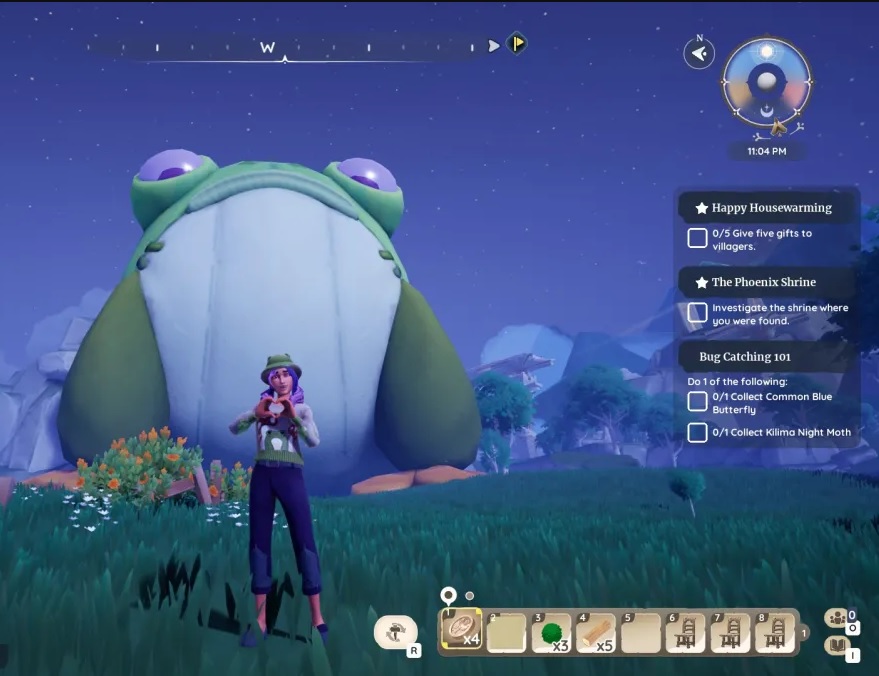Click the Collect Common Blue Butterfly checkbox
The image size is (879, 676).
pos(697,402)
